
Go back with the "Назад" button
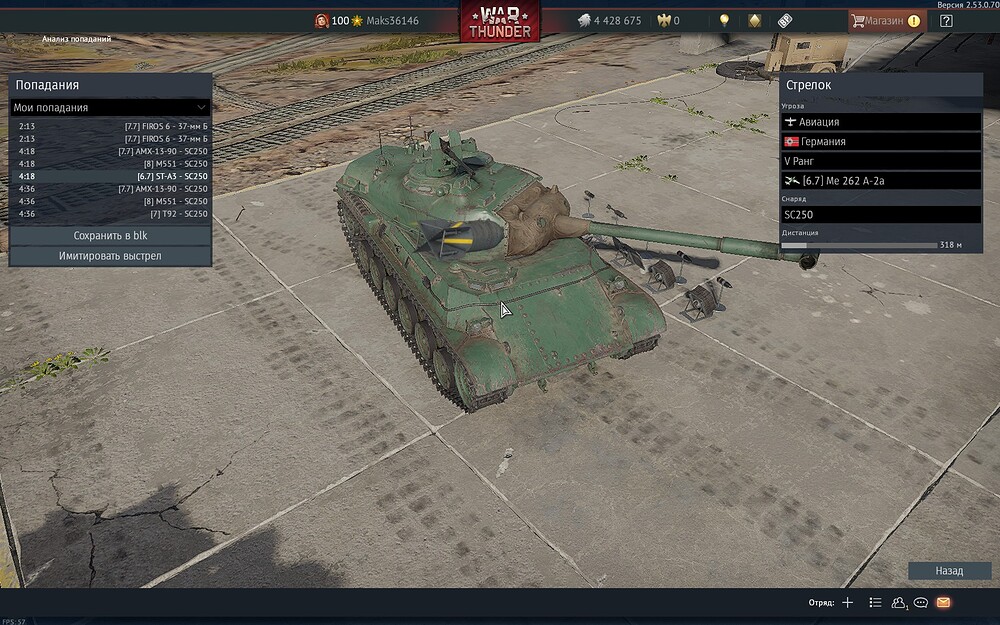[949, 571]
